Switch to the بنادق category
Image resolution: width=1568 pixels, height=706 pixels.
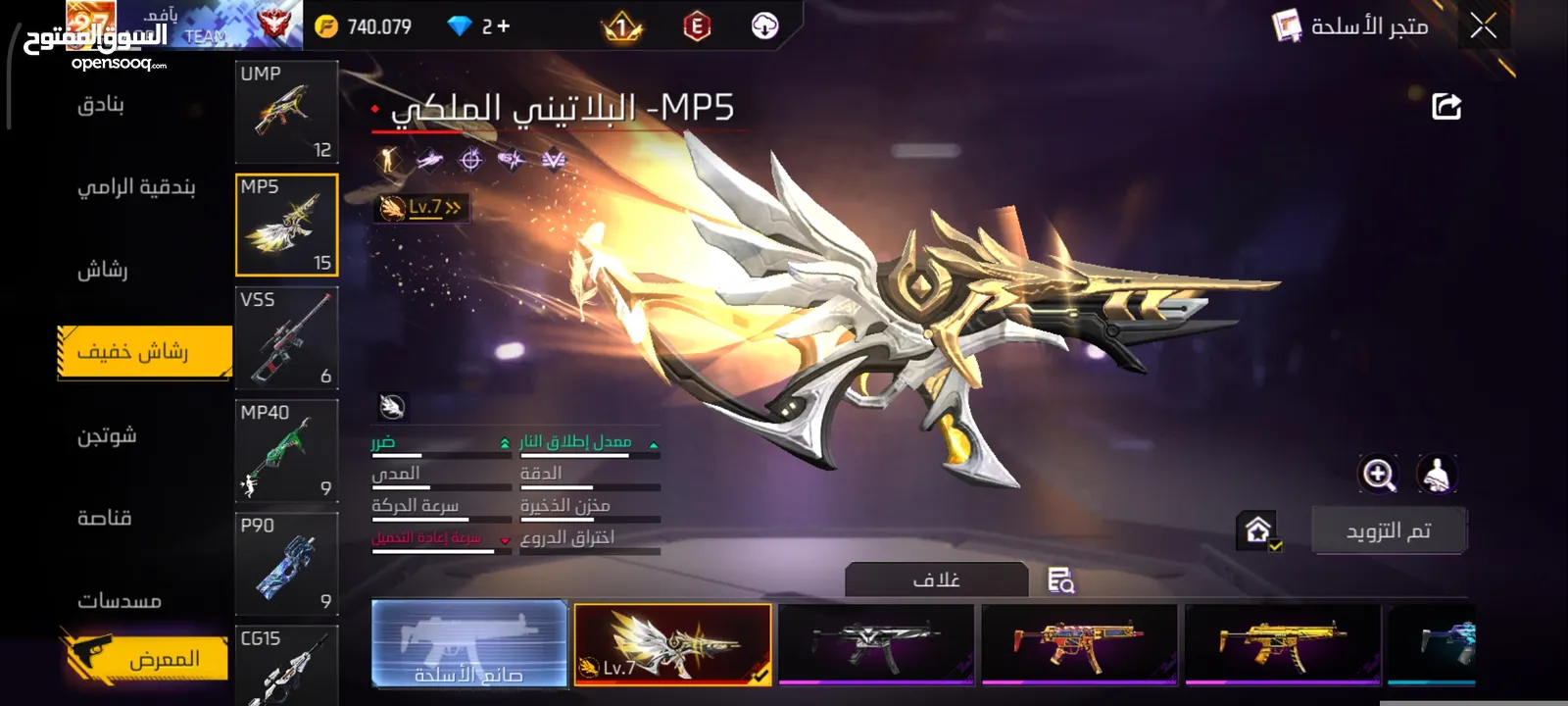(x=101, y=104)
